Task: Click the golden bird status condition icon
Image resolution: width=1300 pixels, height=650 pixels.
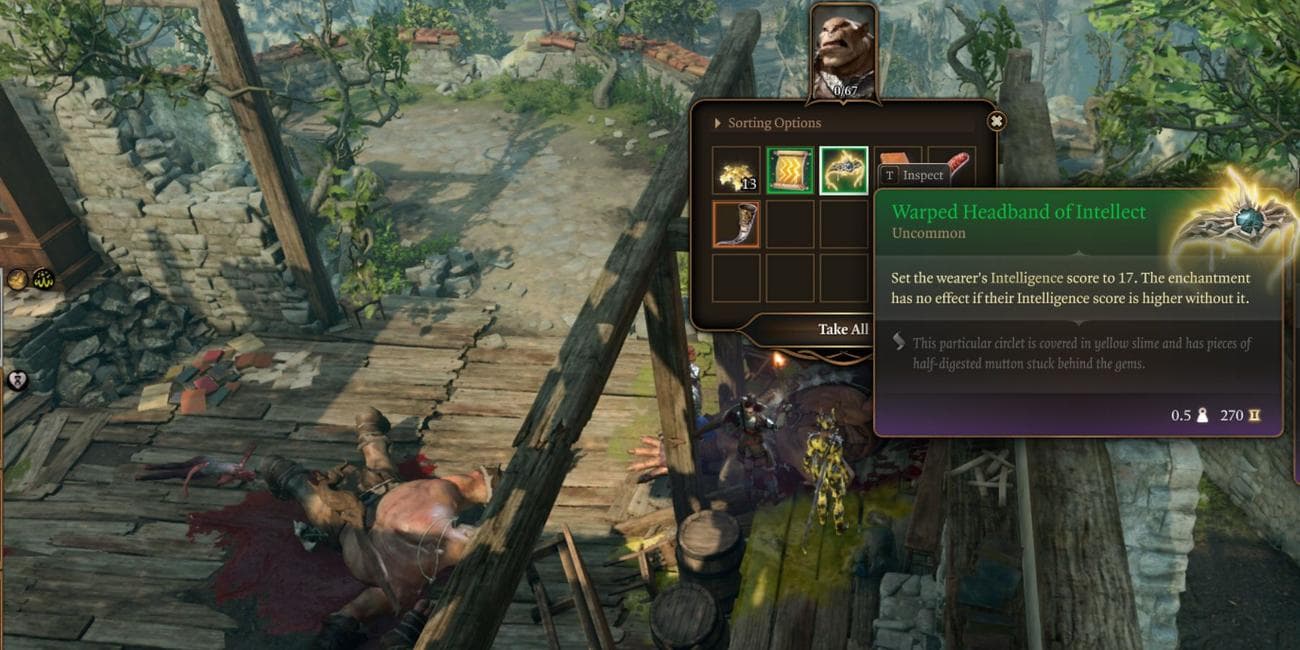Action: pos(18,280)
